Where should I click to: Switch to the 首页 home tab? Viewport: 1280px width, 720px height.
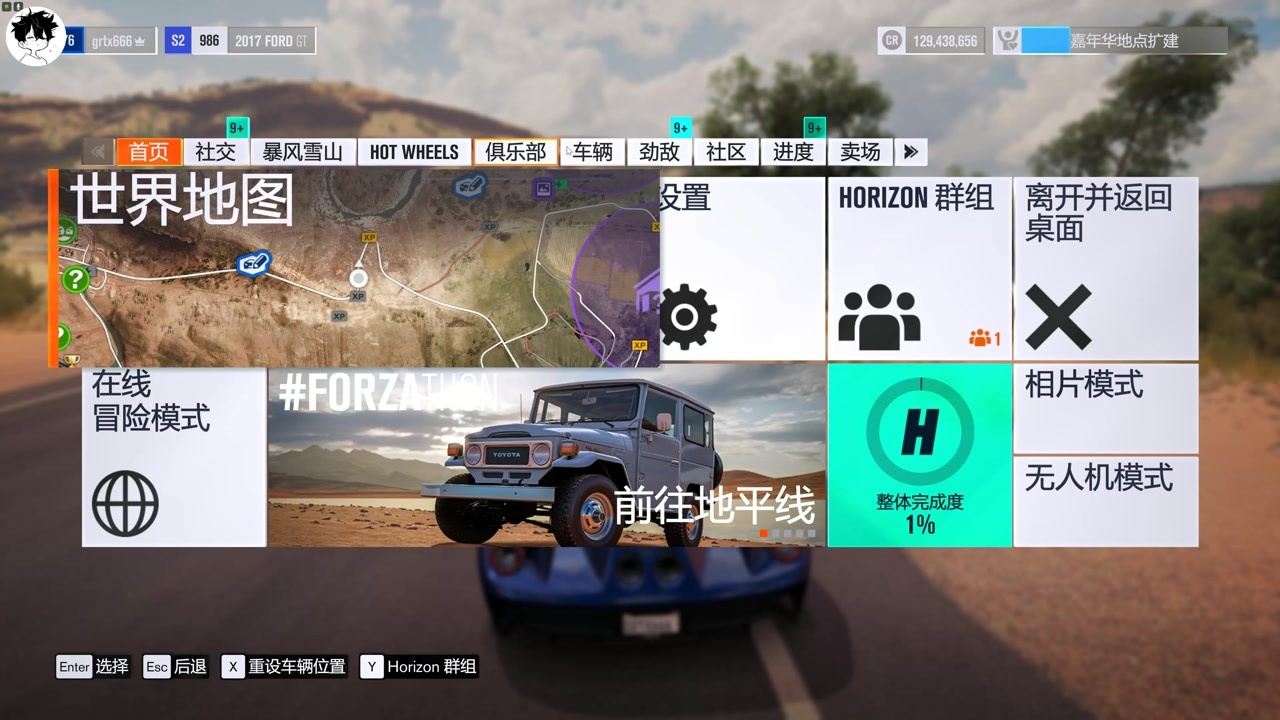click(149, 152)
